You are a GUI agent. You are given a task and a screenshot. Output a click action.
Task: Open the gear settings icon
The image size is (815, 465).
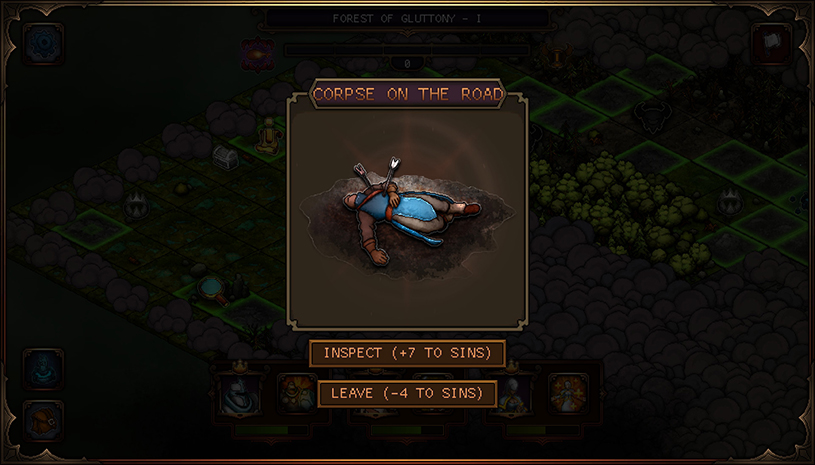click(x=43, y=44)
